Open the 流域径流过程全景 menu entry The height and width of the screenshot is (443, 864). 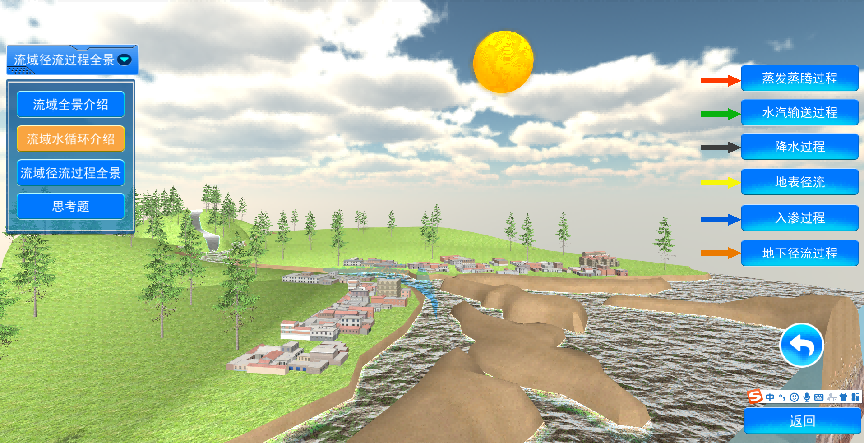coord(70,173)
